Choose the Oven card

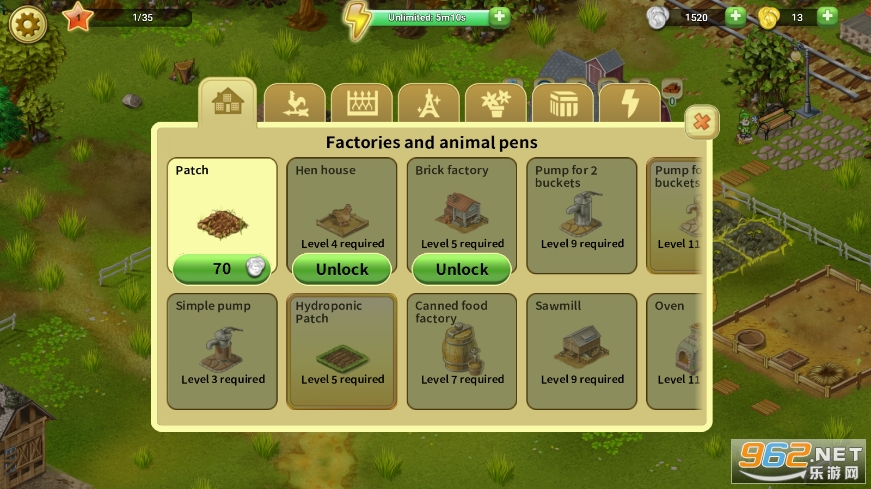673,351
